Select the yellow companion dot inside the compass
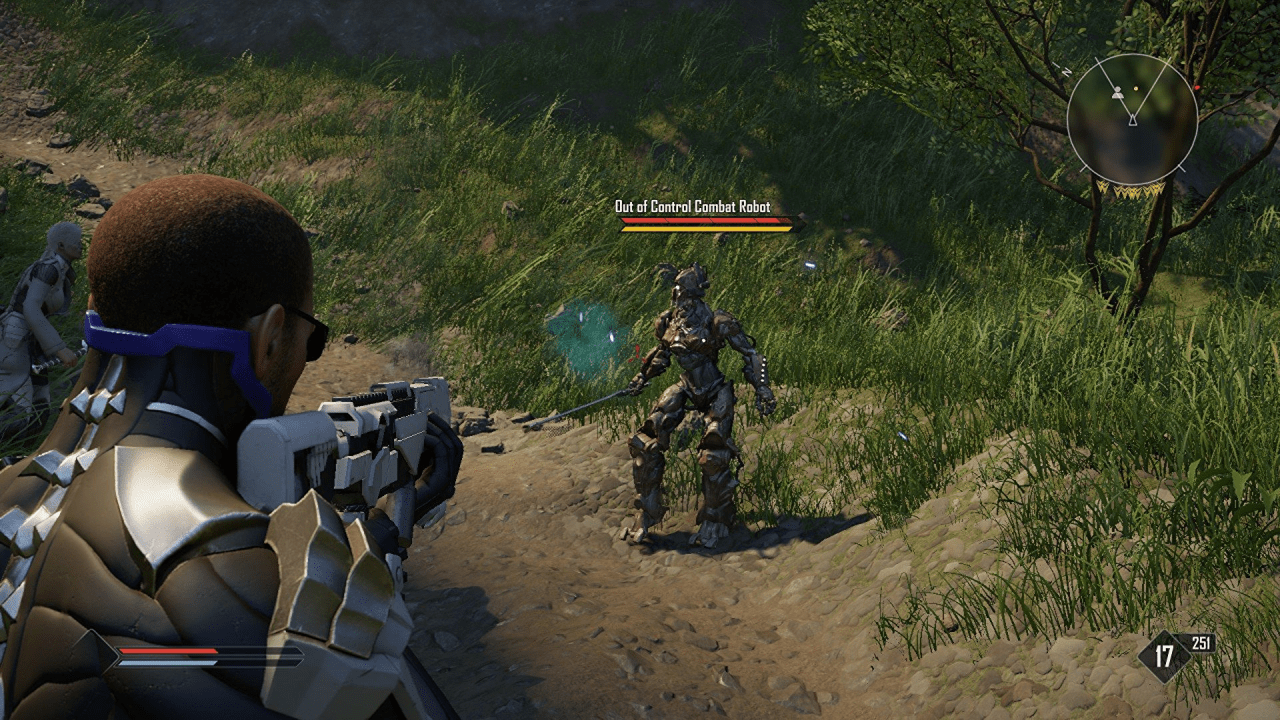This screenshot has height=720, width=1280. click(1136, 88)
